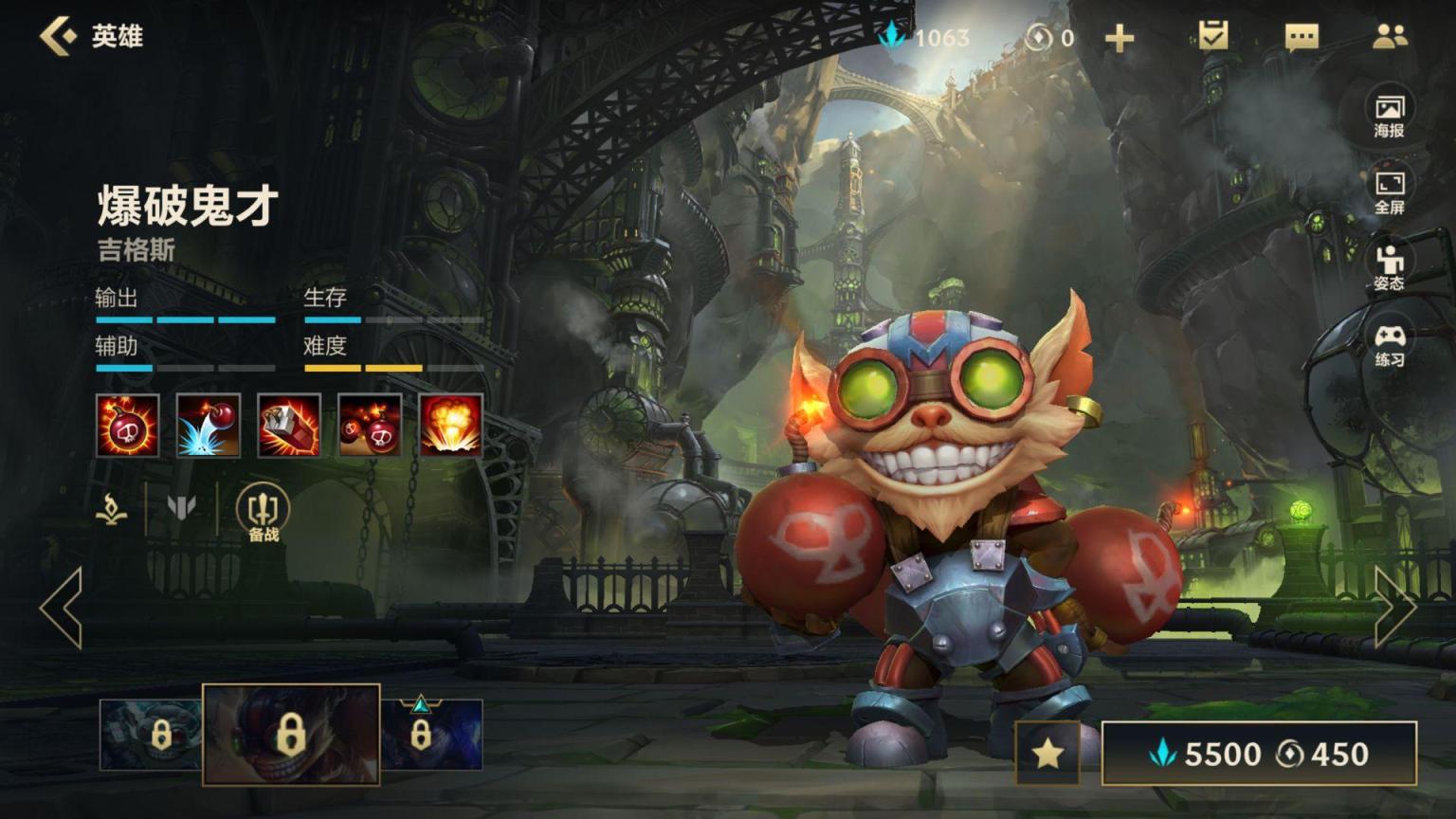1456x819 pixels.
Task: Go back to the 英雄 hero list
Action: [59, 36]
